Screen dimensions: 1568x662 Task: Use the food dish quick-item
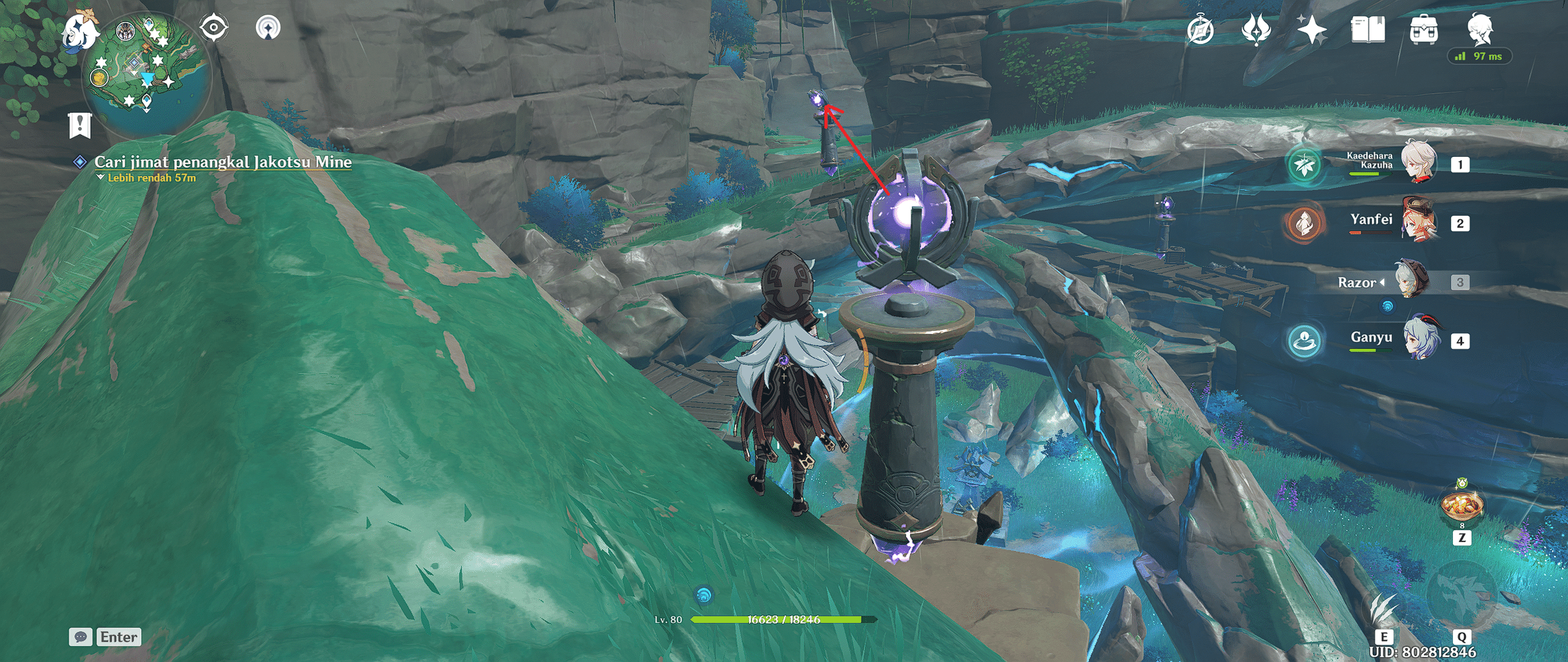(x=1462, y=506)
